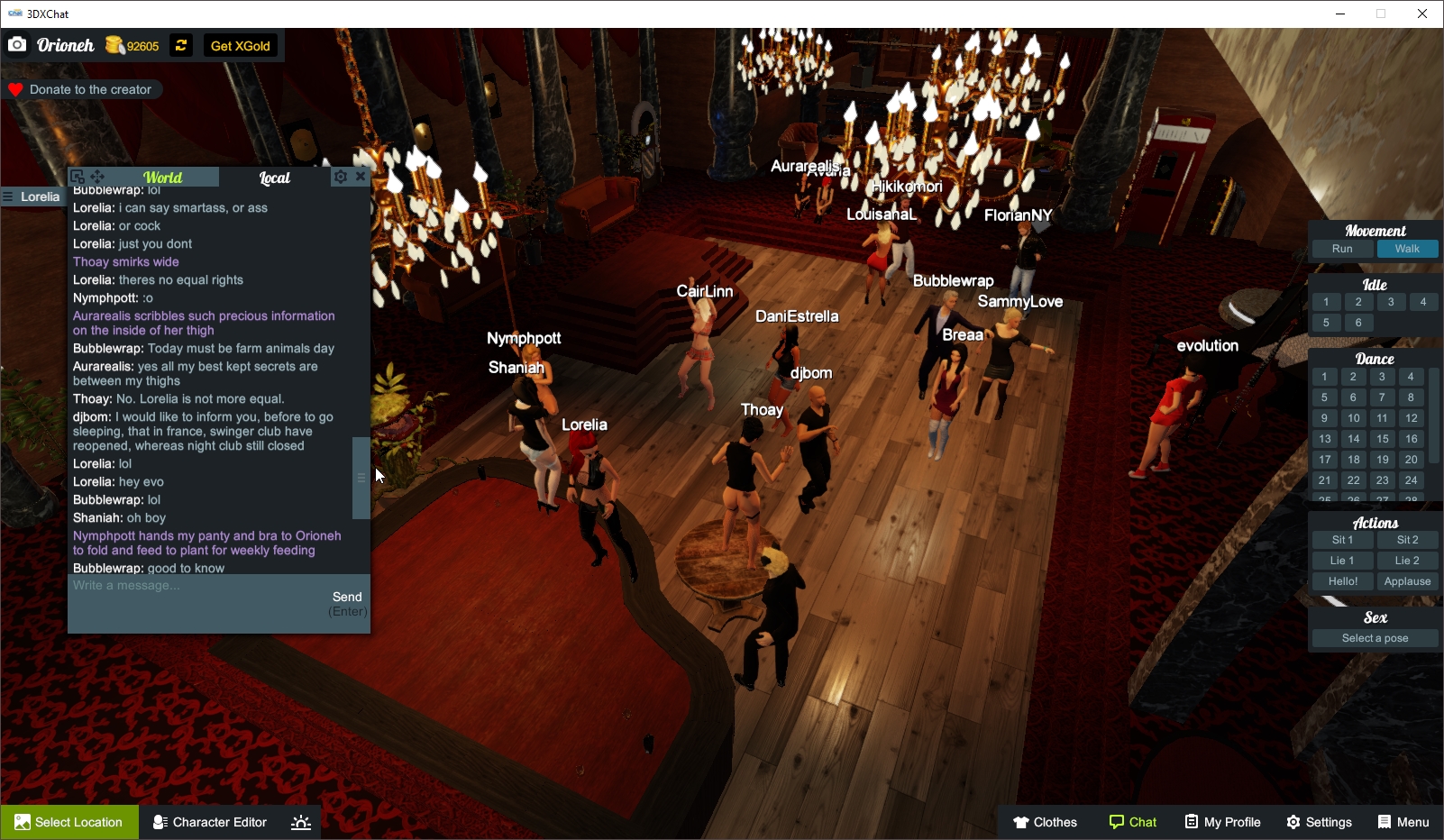1444x840 pixels.
Task: Toggle day/night with the sun icon
Action: [x=300, y=822]
